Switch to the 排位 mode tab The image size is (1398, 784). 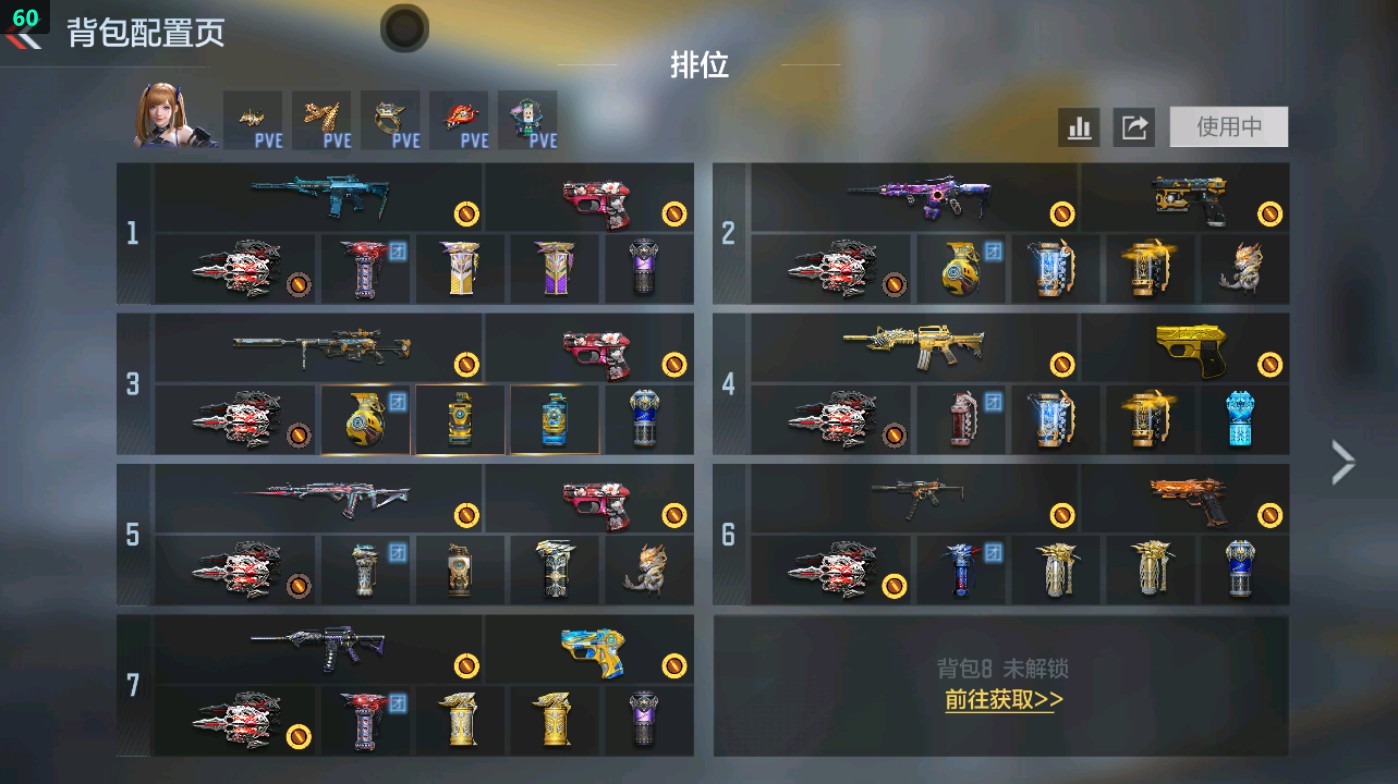coord(698,69)
